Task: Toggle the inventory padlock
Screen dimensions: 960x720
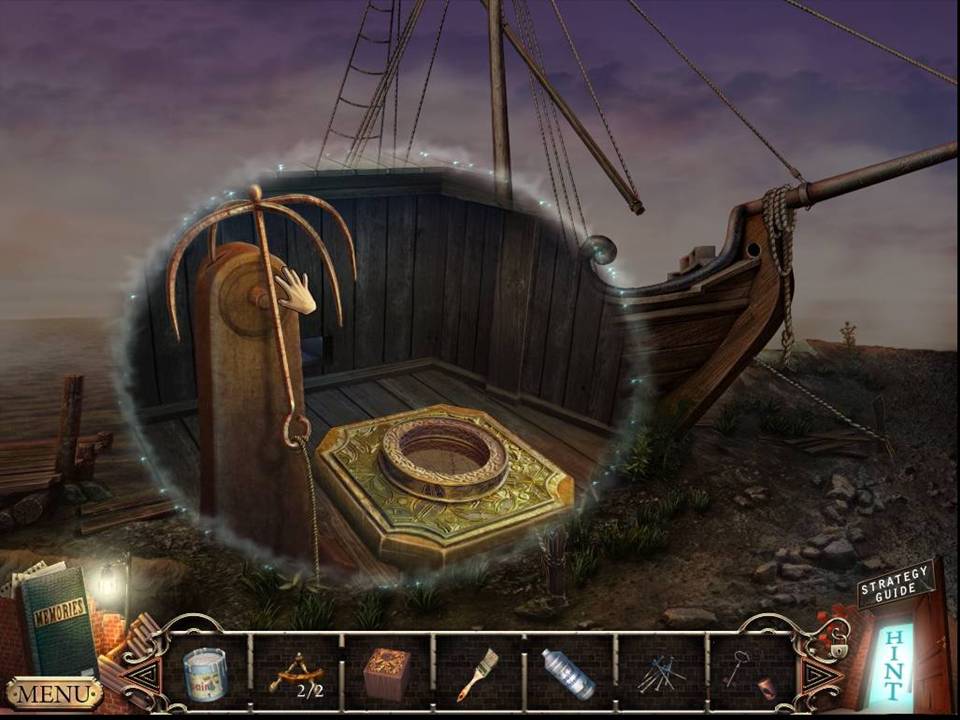Action: click(x=838, y=649)
